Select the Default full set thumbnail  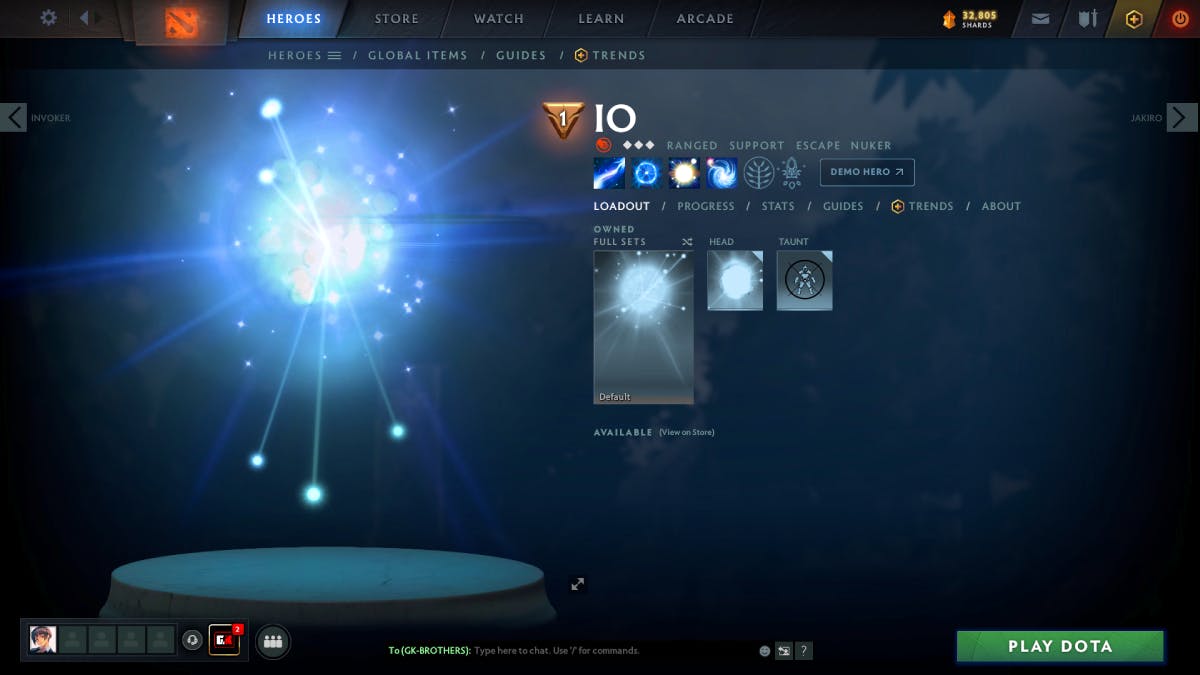(643, 327)
